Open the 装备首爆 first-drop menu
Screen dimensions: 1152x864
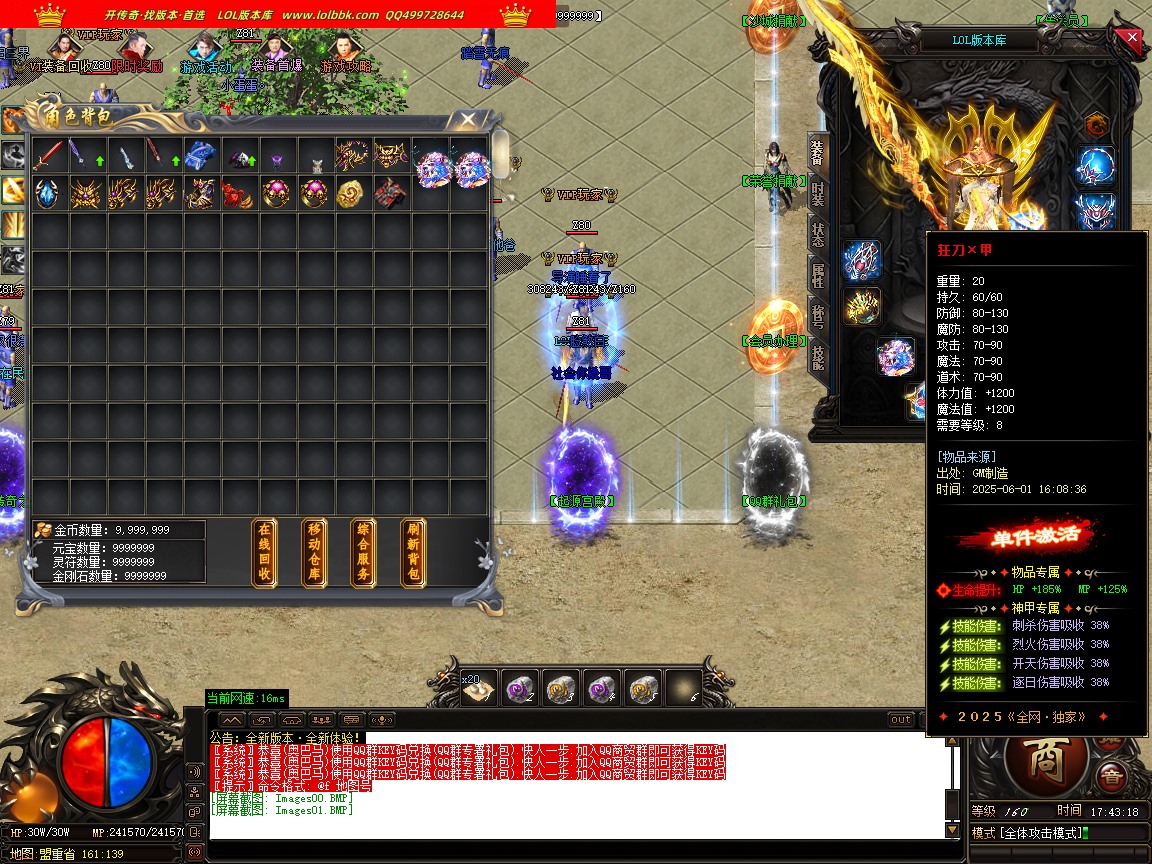(x=276, y=66)
